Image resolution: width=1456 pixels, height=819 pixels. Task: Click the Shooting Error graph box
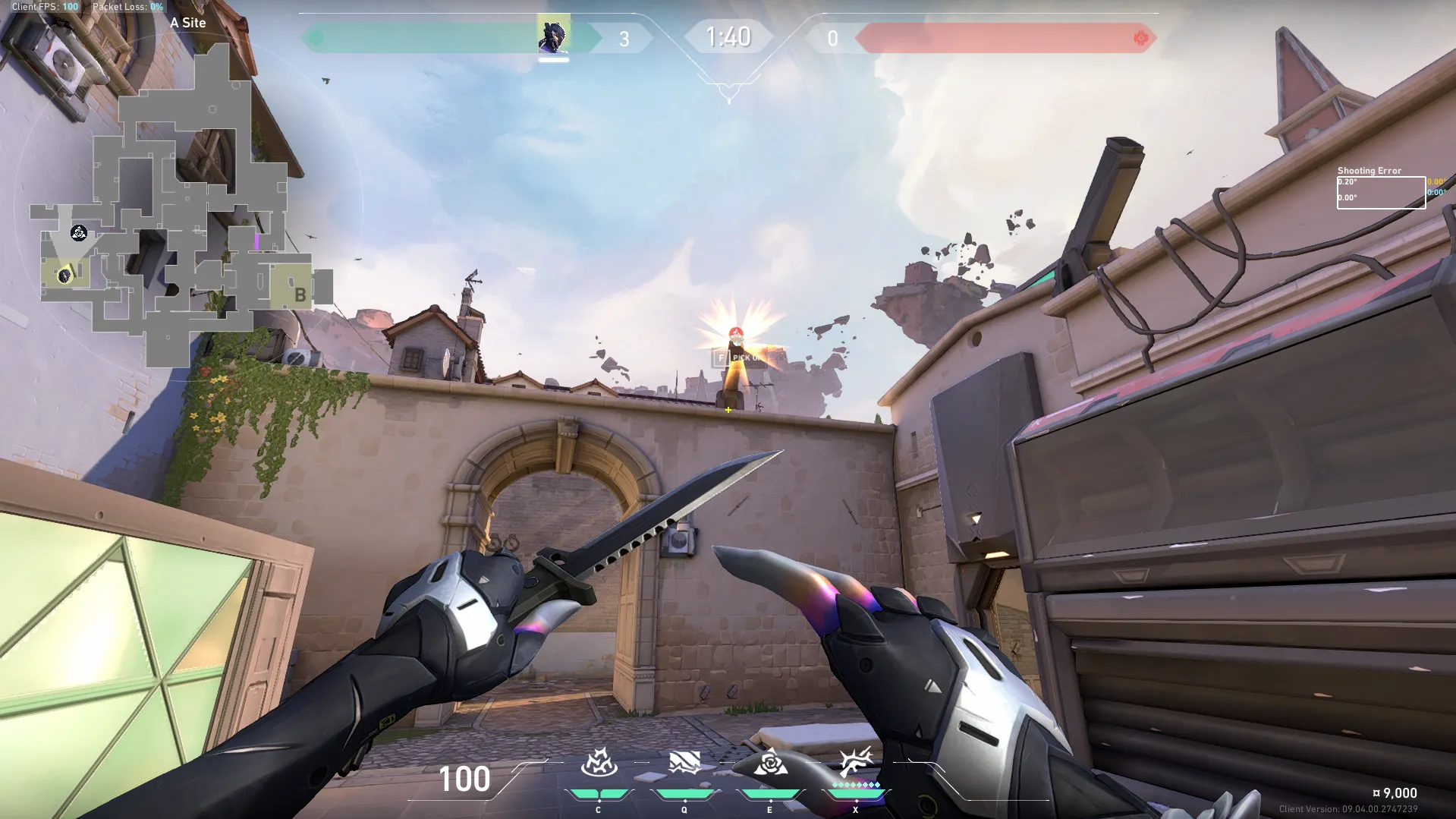(1381, 192)
